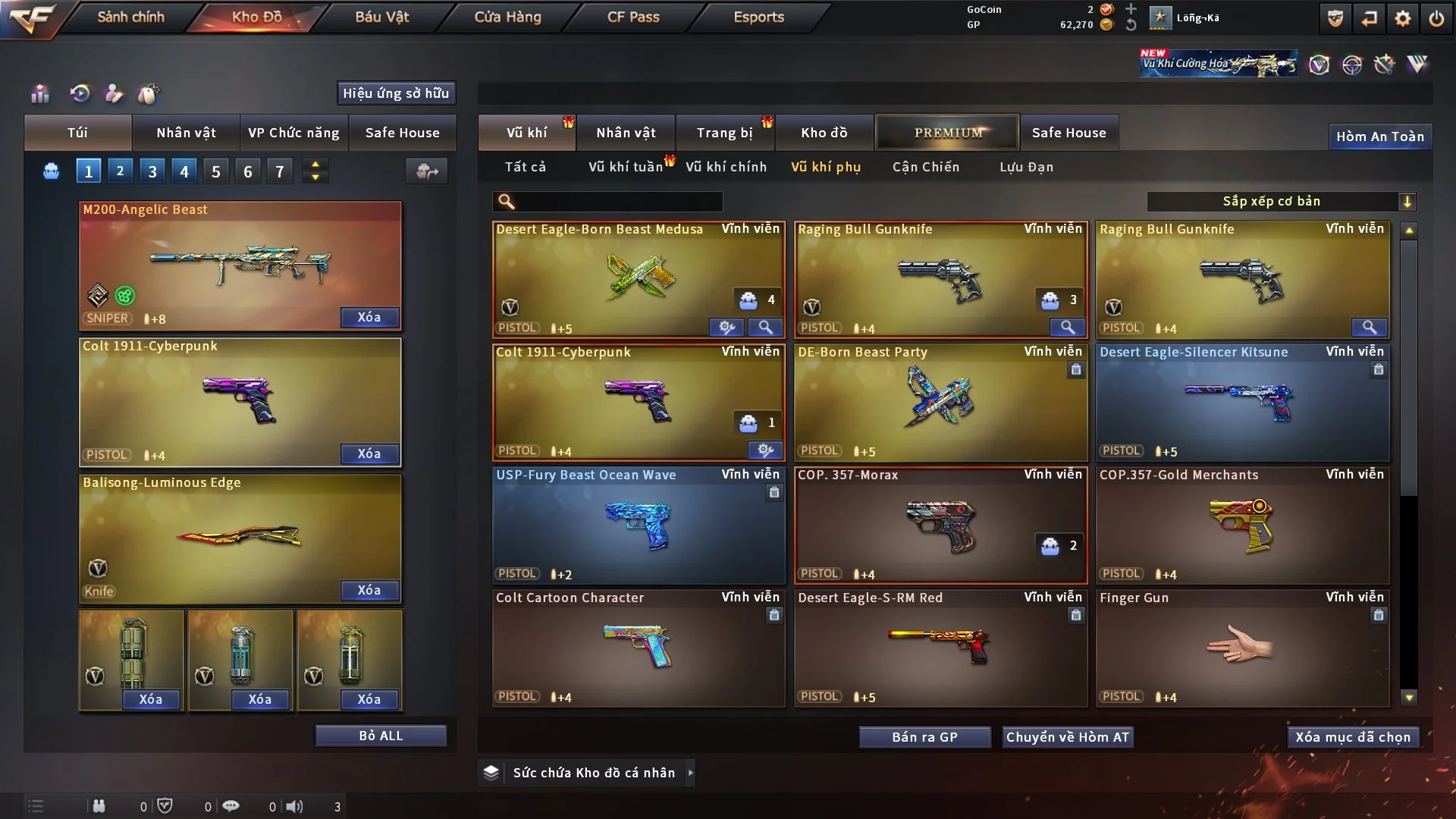Remove M200-Angelic Beast with Xóa
The height and width of the screenshot is (819, 1456).
369,317
